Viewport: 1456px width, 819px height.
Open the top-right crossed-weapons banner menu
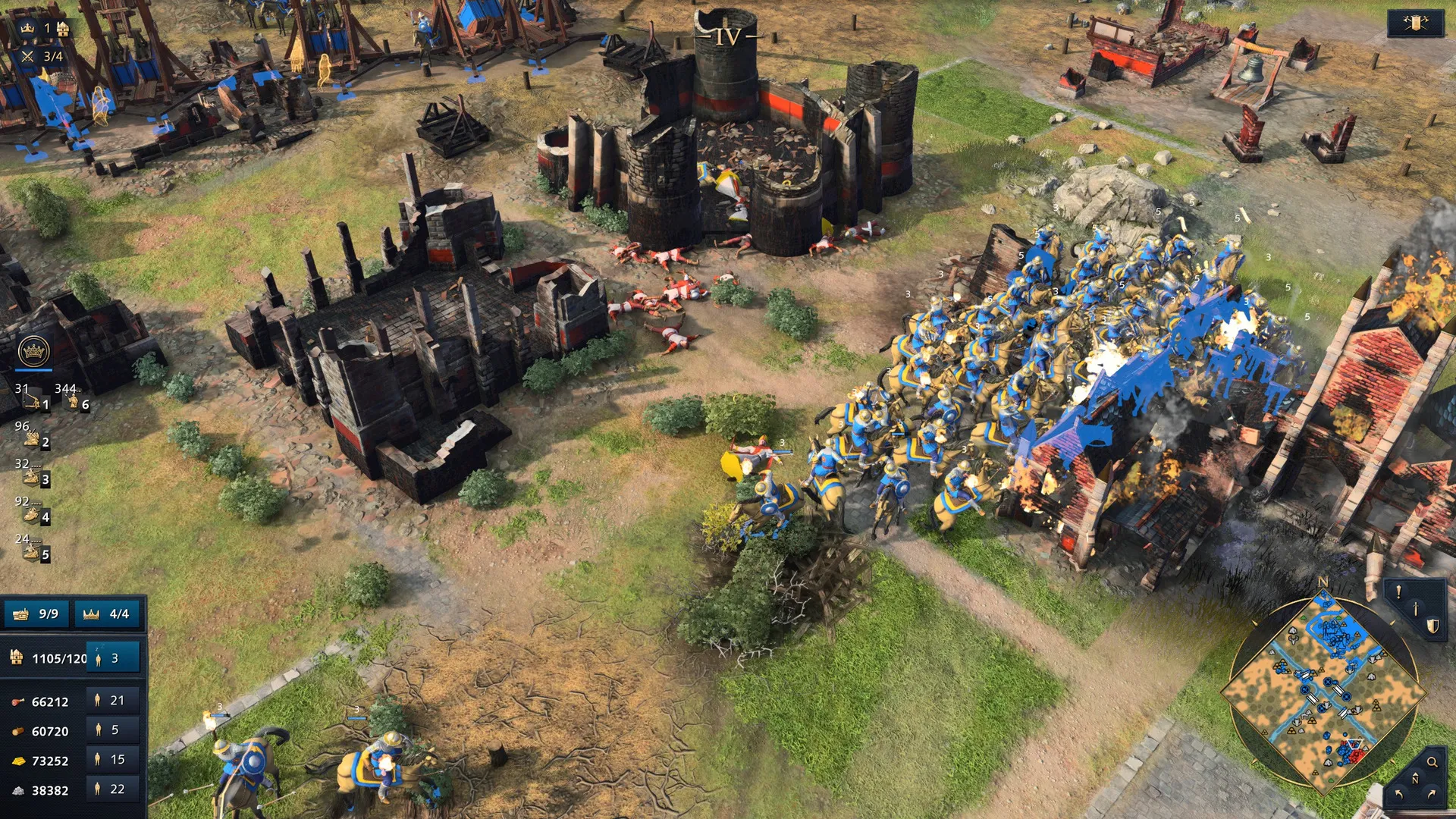click(x=1415, y=24)
